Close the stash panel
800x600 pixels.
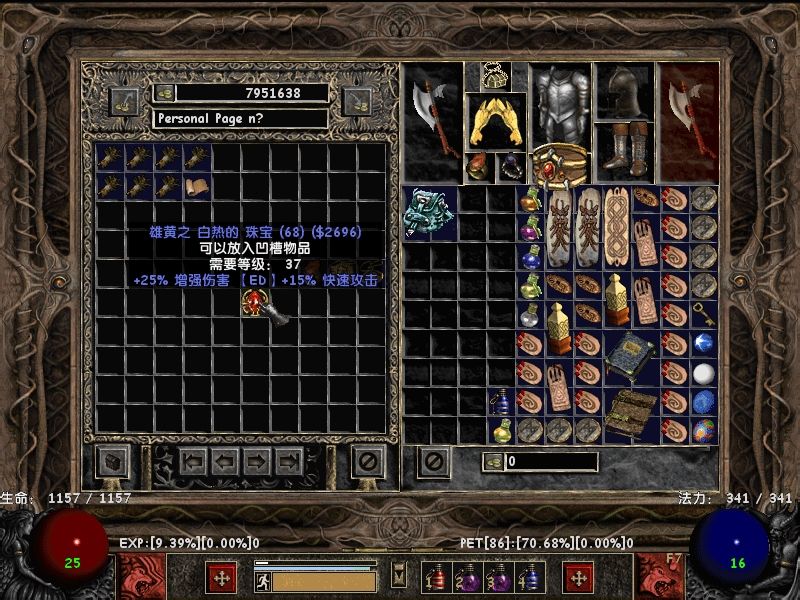click(x=368, y=461)
